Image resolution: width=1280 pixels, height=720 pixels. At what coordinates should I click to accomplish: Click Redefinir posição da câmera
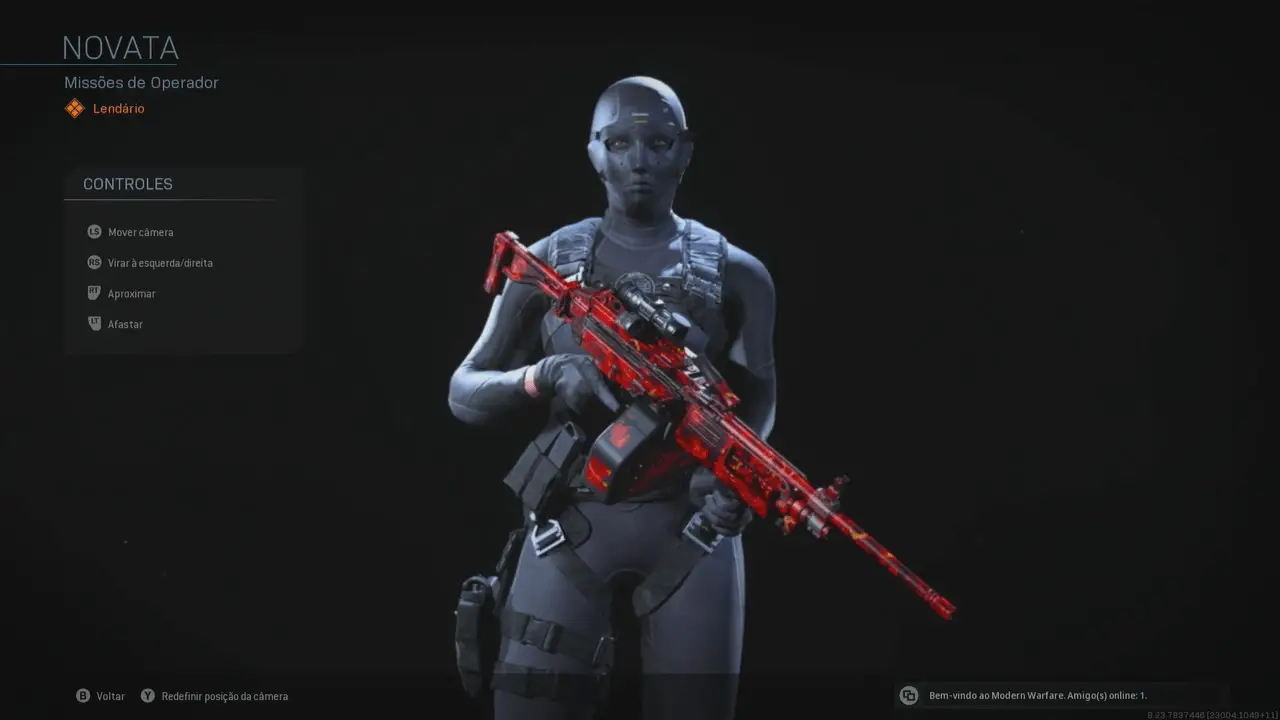tap(224, 695)
